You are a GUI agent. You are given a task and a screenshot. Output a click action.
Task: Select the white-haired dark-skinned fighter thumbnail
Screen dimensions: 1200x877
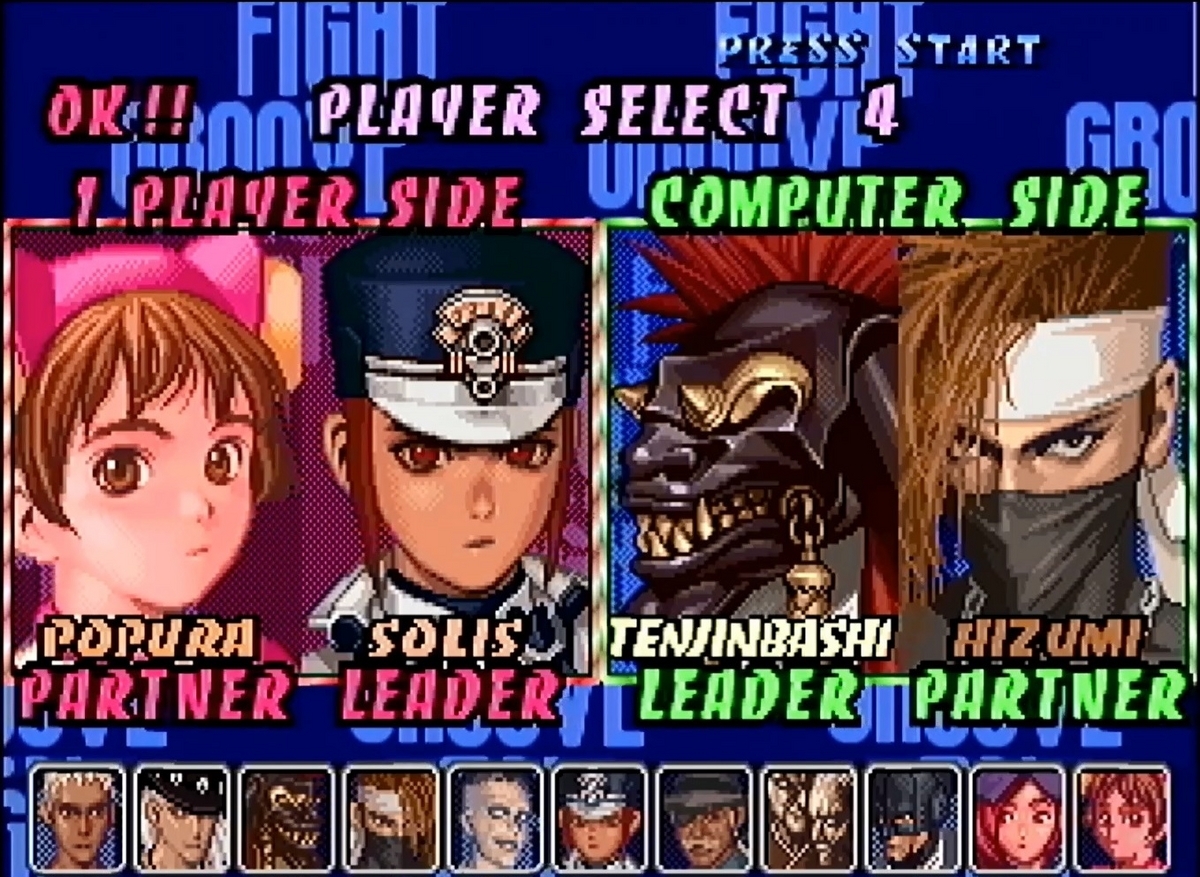[x=77, y=817]
